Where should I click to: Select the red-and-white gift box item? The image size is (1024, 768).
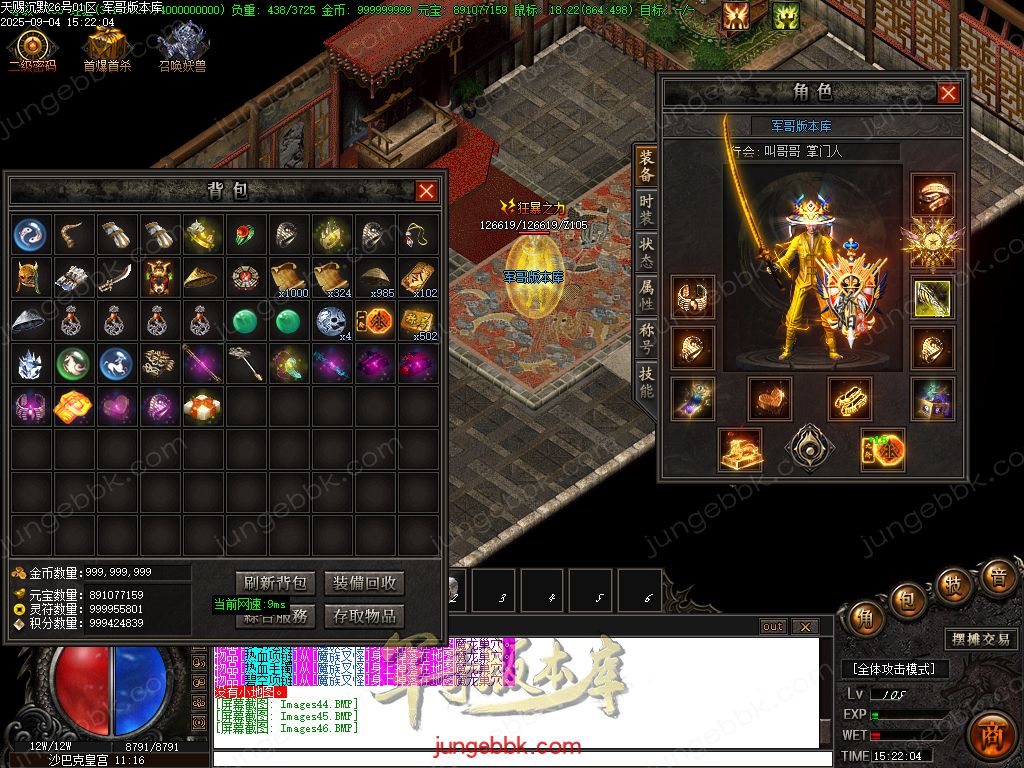coord(202,406)
